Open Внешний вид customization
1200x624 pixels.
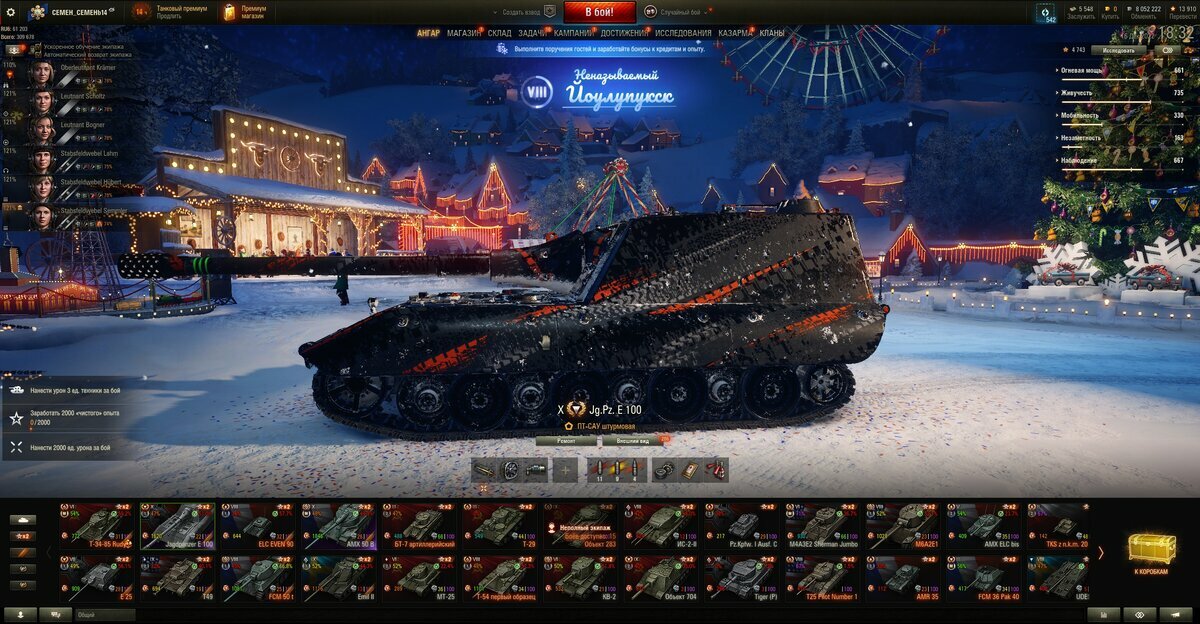coord(633,440)
